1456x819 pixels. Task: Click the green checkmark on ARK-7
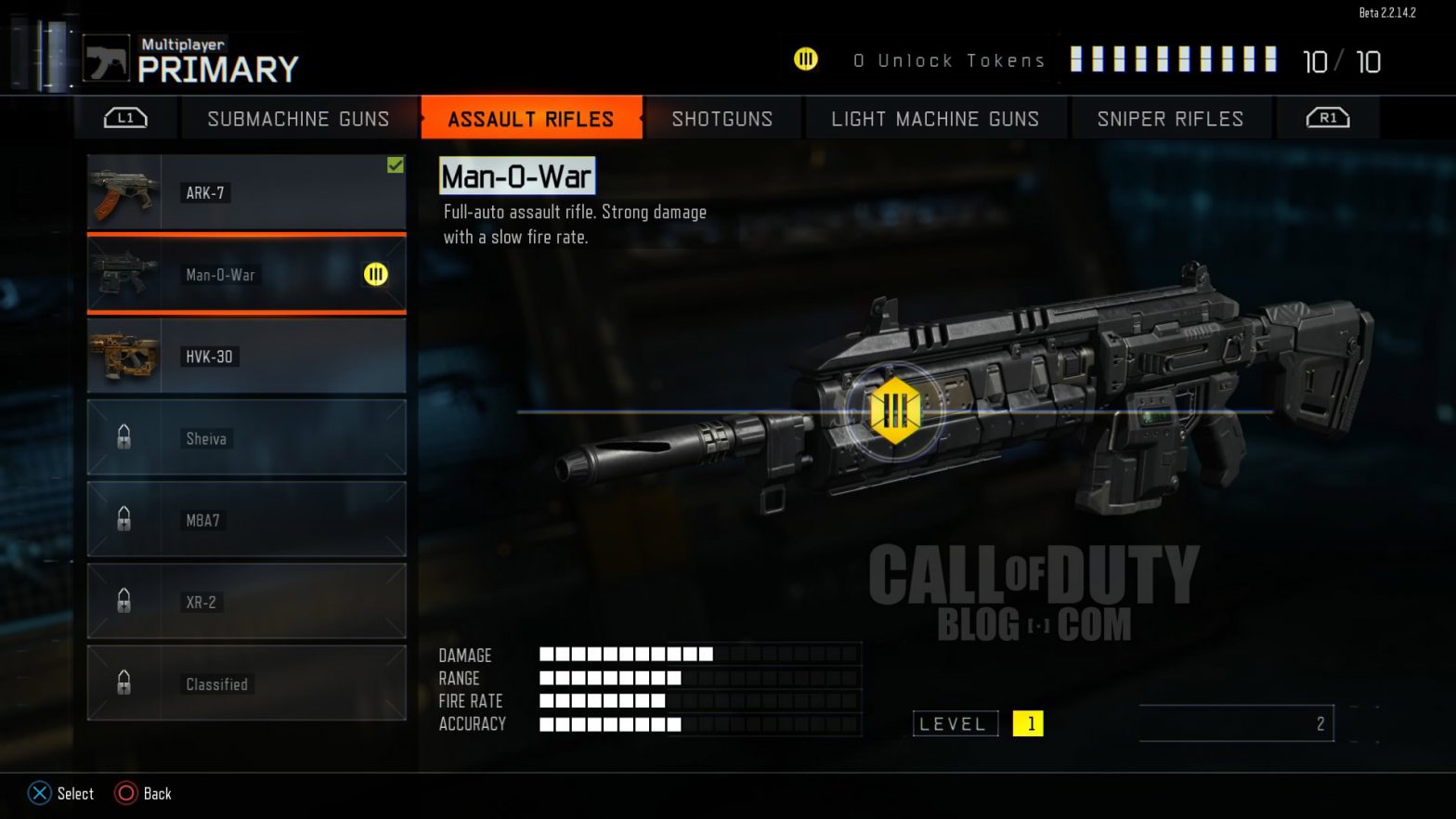tap(396, 165)
